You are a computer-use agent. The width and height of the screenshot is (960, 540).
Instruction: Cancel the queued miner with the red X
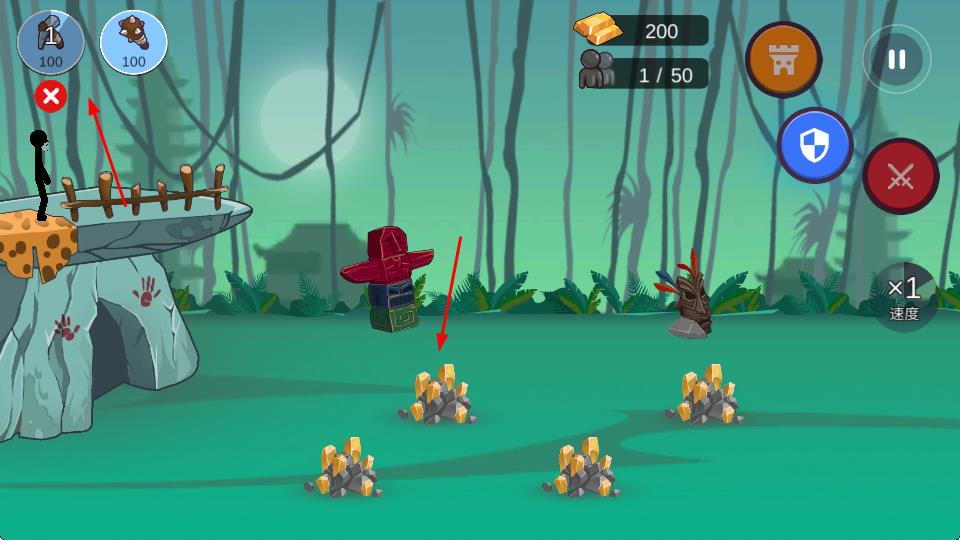pos(51,97)
